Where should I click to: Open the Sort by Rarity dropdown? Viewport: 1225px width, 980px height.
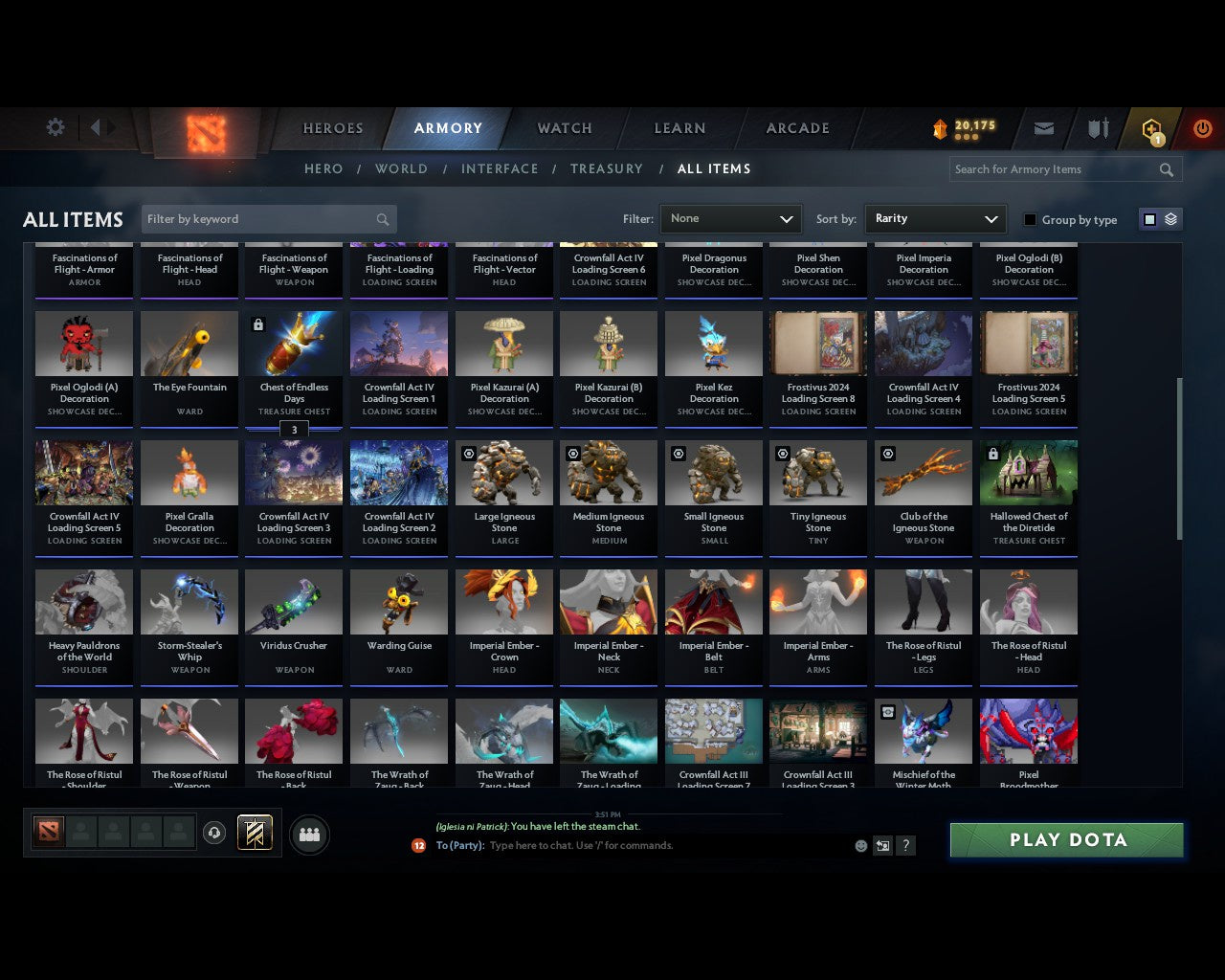pos(935,219)
